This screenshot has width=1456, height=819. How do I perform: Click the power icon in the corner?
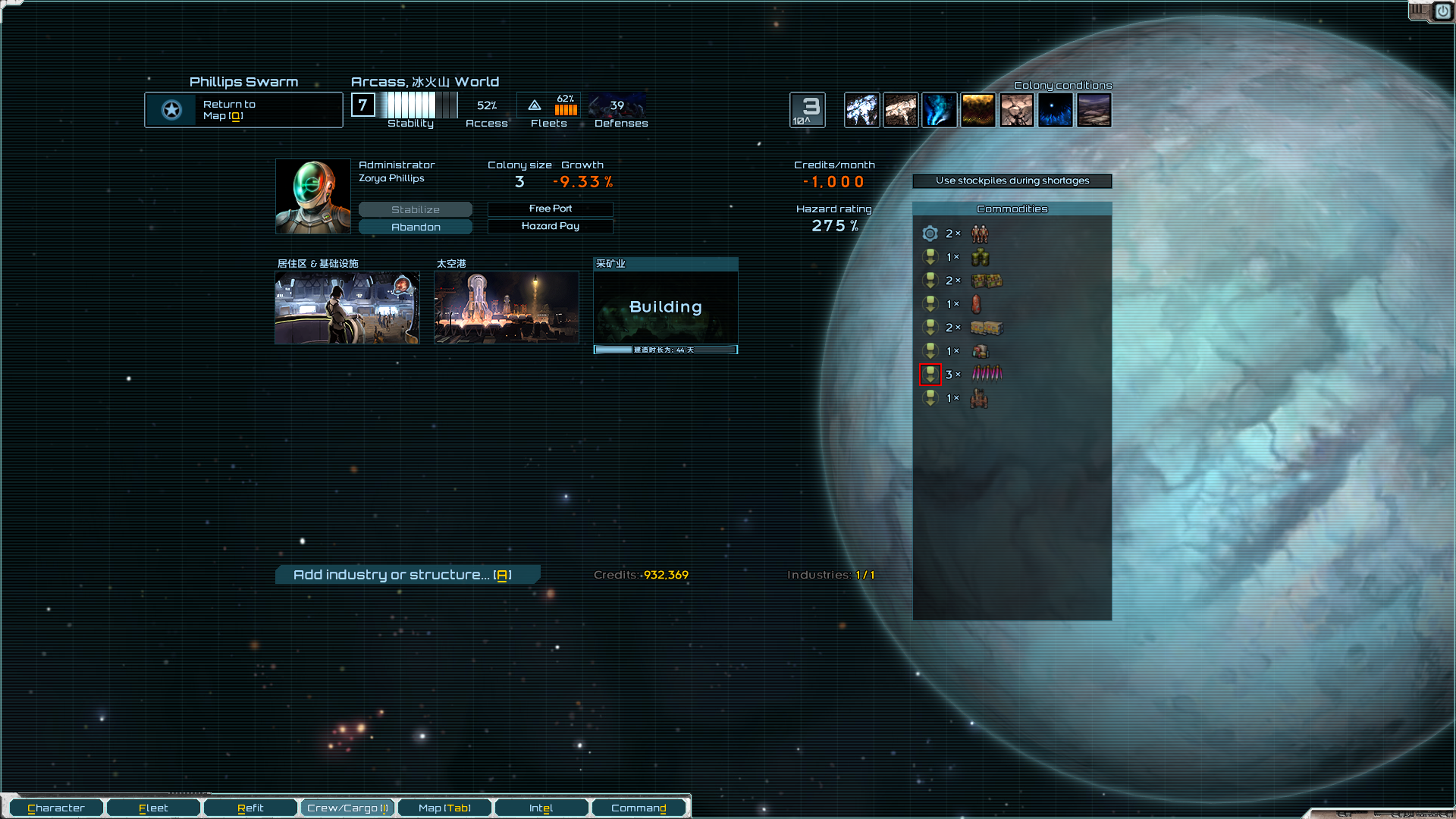pos(1442,11)
